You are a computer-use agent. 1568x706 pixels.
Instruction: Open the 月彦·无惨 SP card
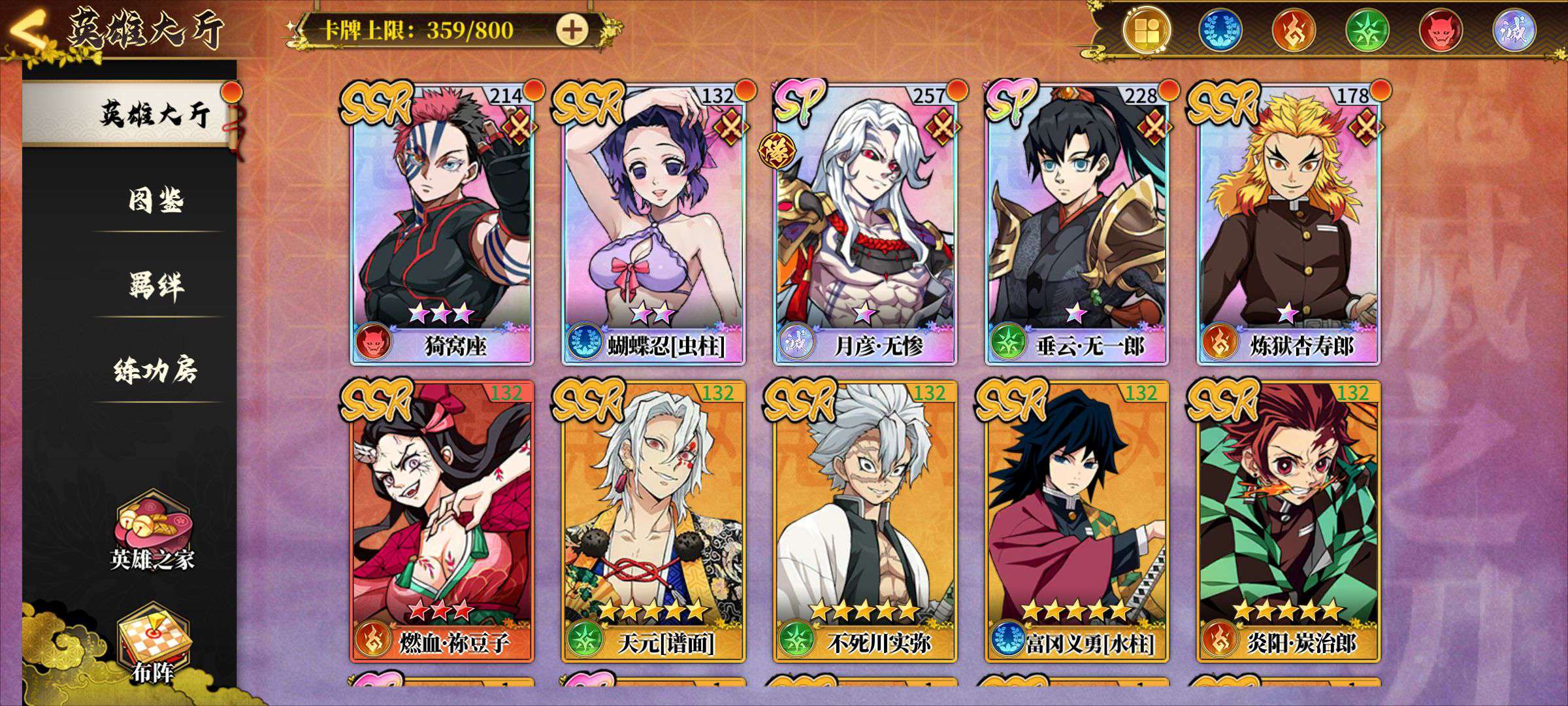(x=865, y=222)
